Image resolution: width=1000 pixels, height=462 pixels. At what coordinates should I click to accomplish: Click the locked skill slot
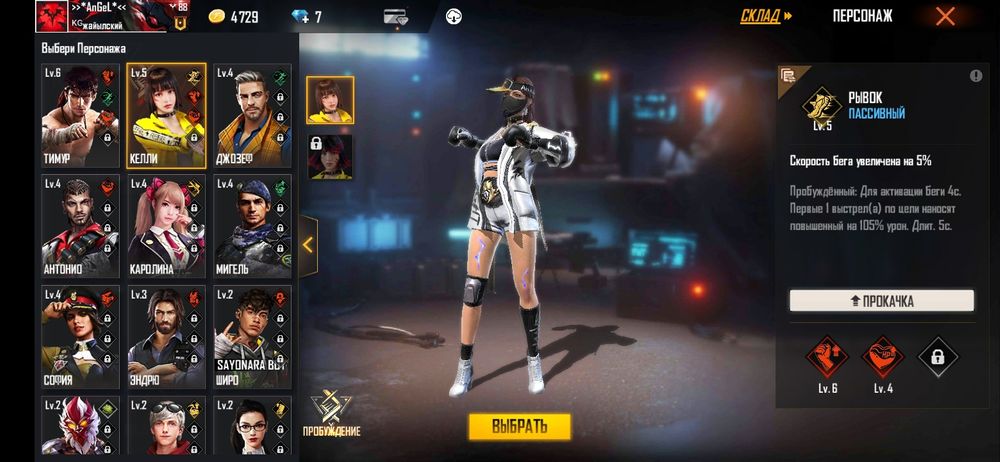(x=938, y=355)
